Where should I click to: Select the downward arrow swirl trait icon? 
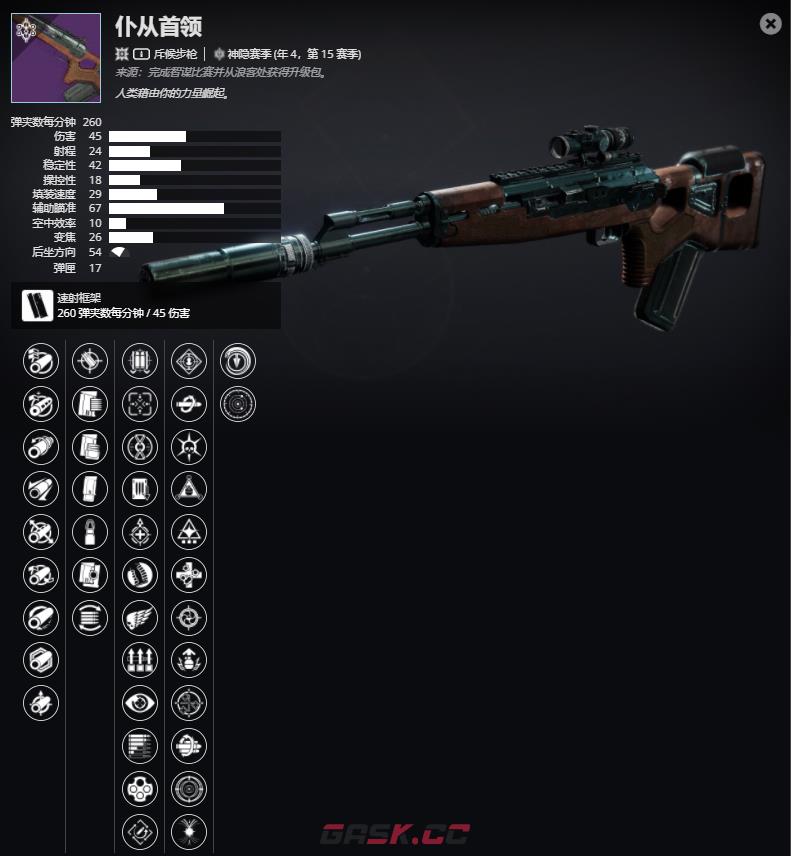(238, 360)
